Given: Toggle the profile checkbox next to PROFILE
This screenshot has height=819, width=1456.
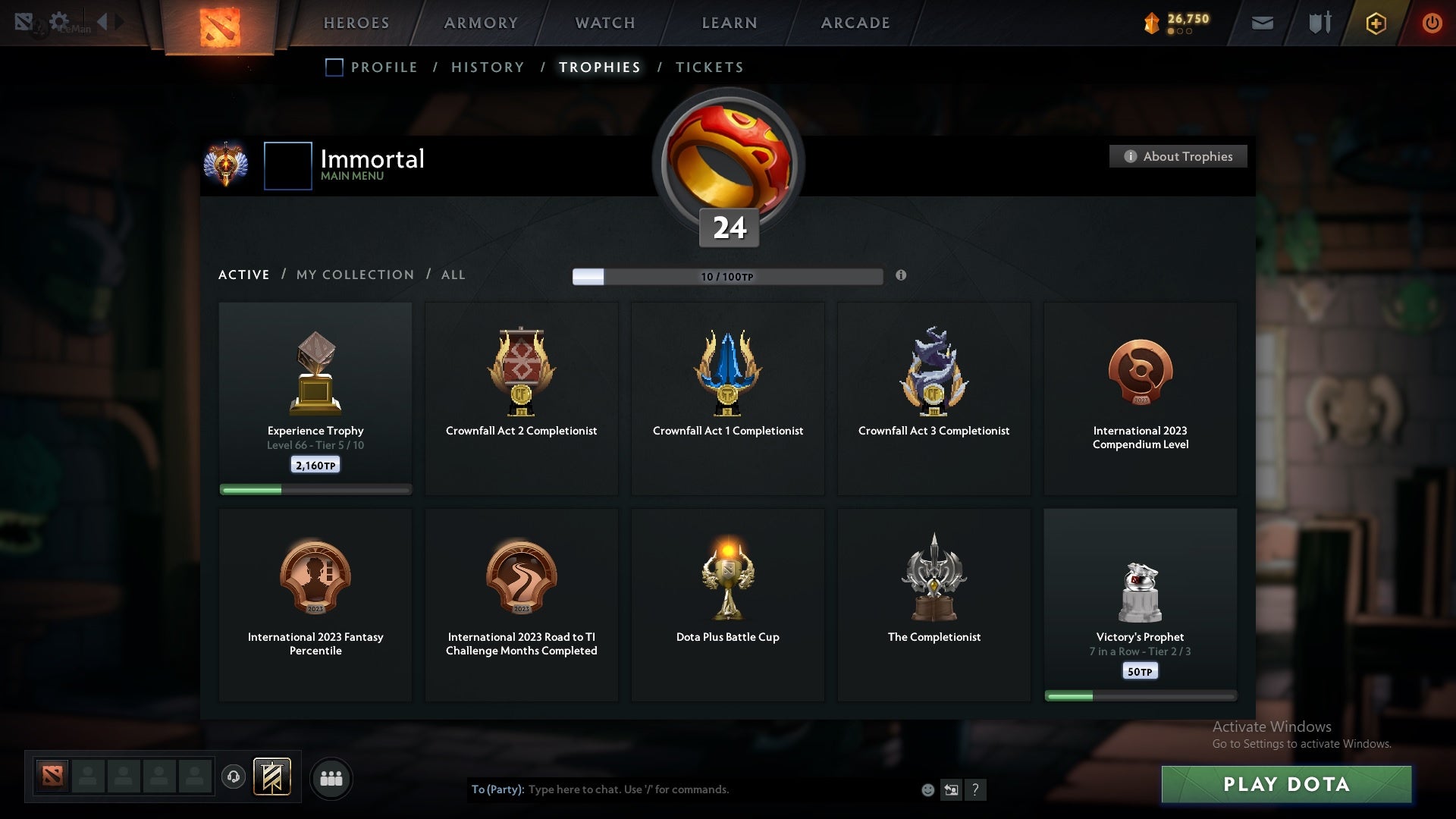Looking at the screenshot, I should click(334, 67).
